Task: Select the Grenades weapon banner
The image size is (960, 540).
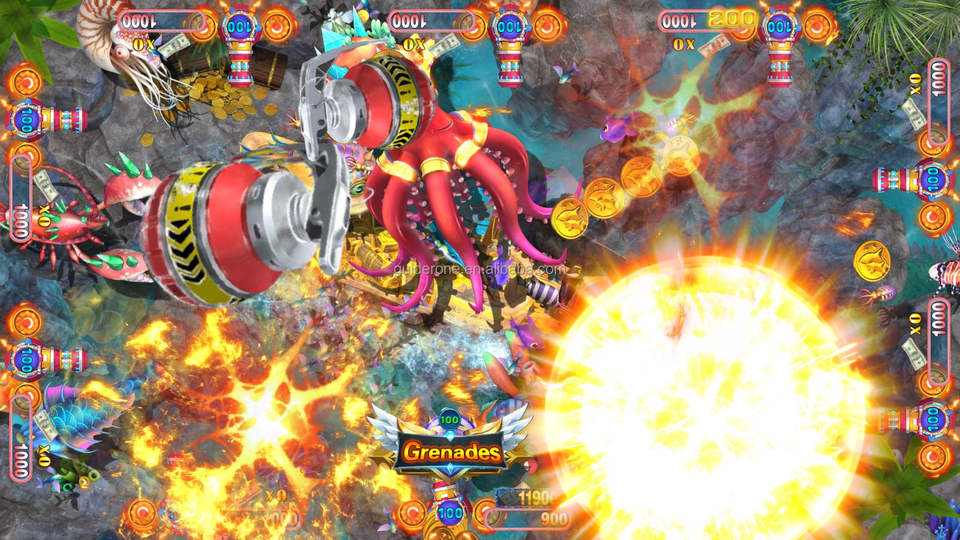Action: 452,452
